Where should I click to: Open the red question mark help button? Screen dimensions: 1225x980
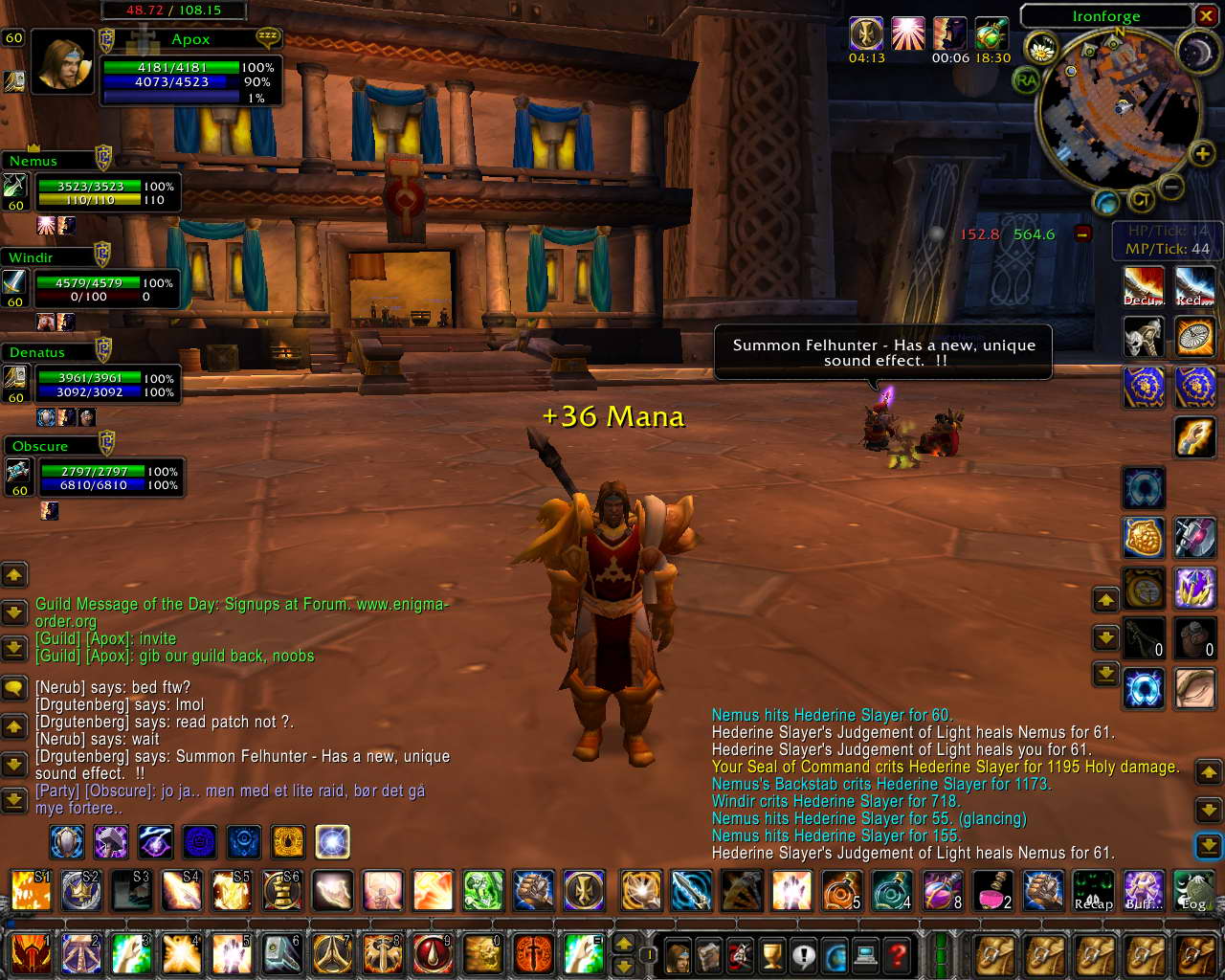coord(897,954)
